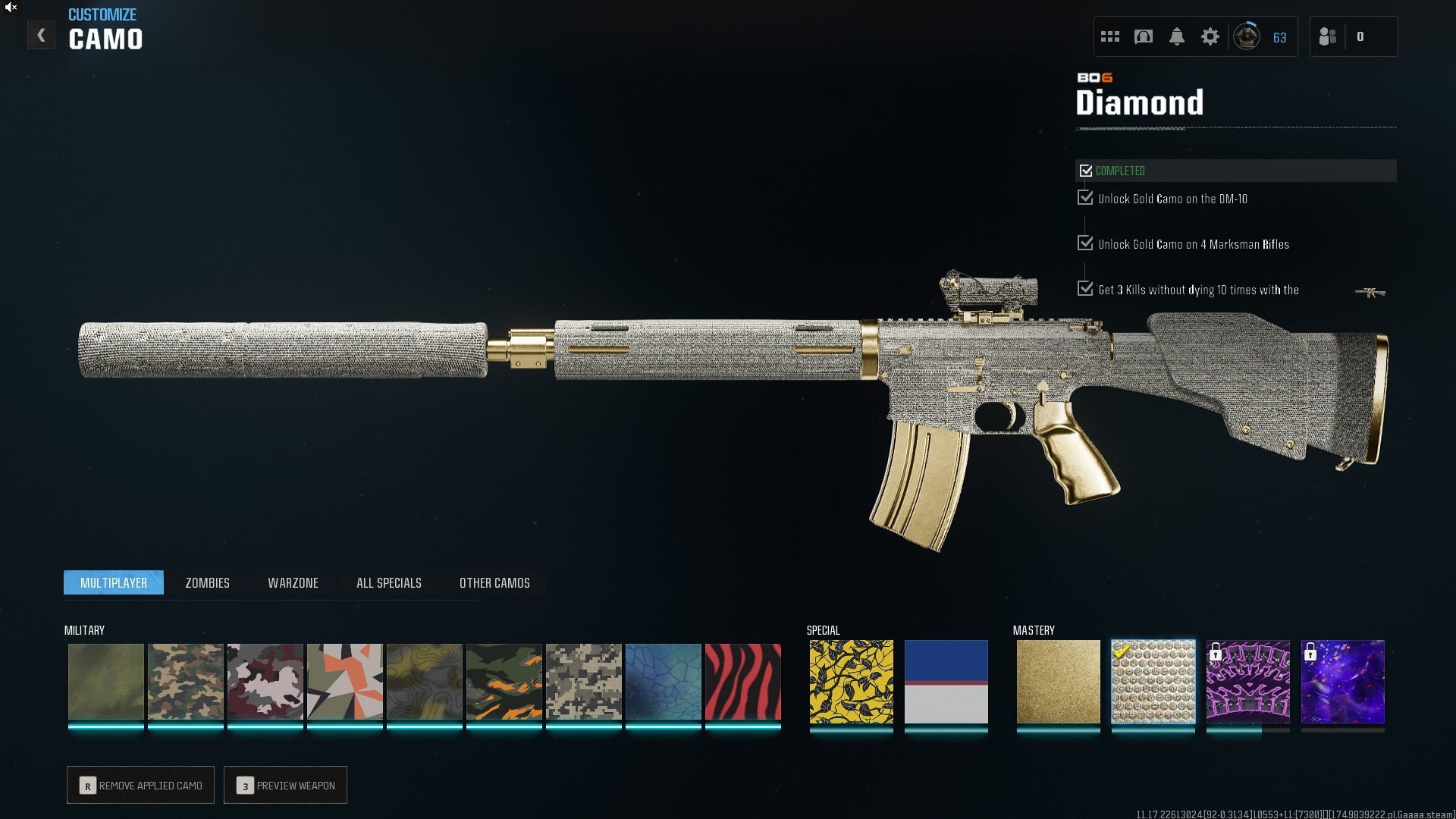Show the All Specials tab
Screen dimensions: 1456x819
click(388, 582)
